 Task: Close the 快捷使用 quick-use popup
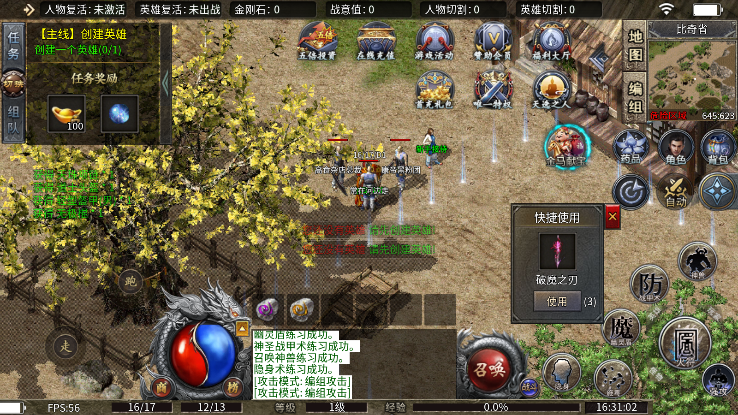coord(612,216)
